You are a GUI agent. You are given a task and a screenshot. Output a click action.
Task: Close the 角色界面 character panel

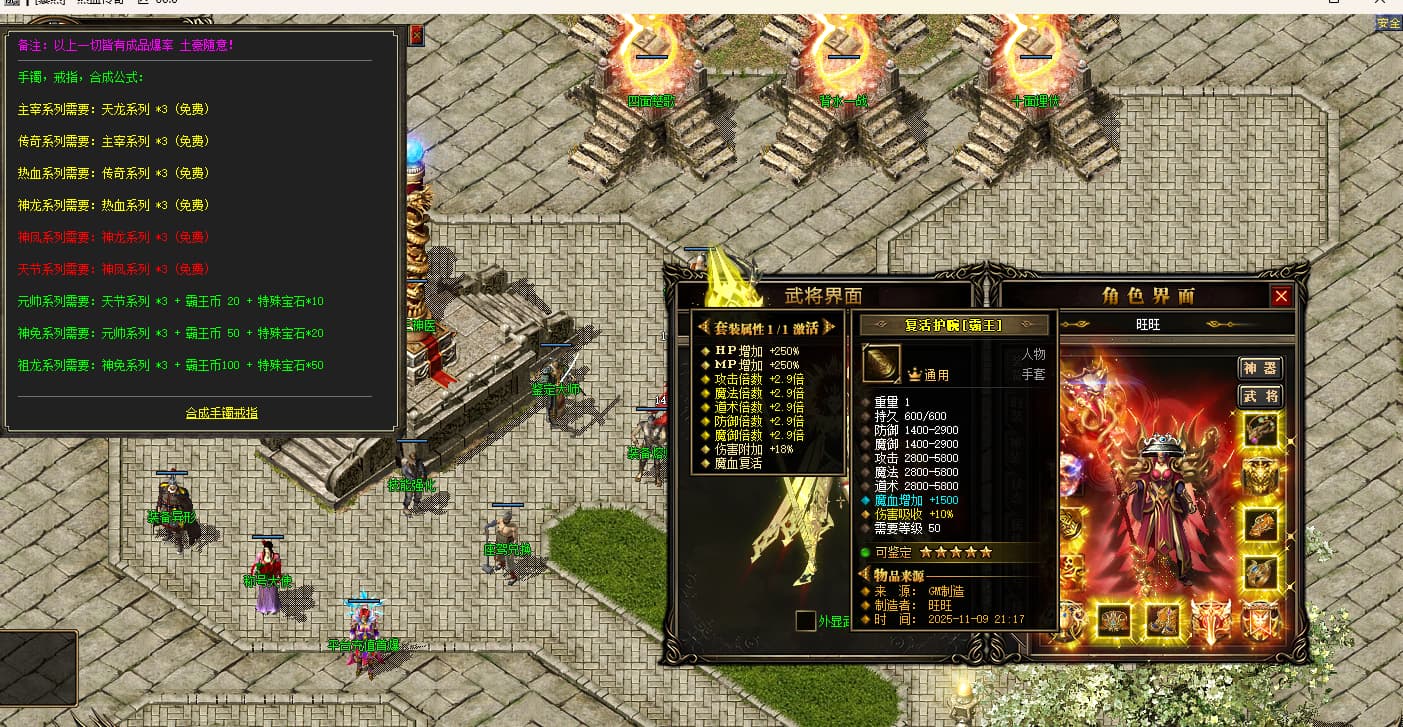(x=1281, y=296)
